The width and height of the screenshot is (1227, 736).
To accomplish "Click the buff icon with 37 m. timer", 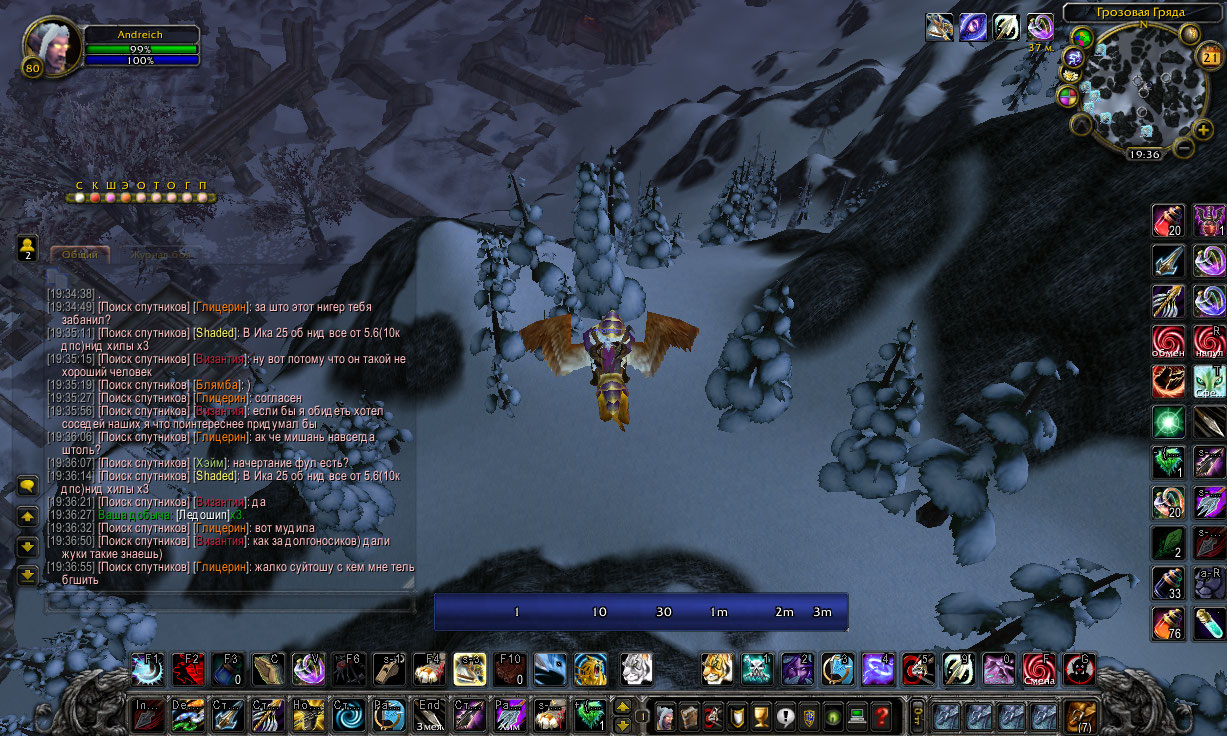I will 1040,27.
